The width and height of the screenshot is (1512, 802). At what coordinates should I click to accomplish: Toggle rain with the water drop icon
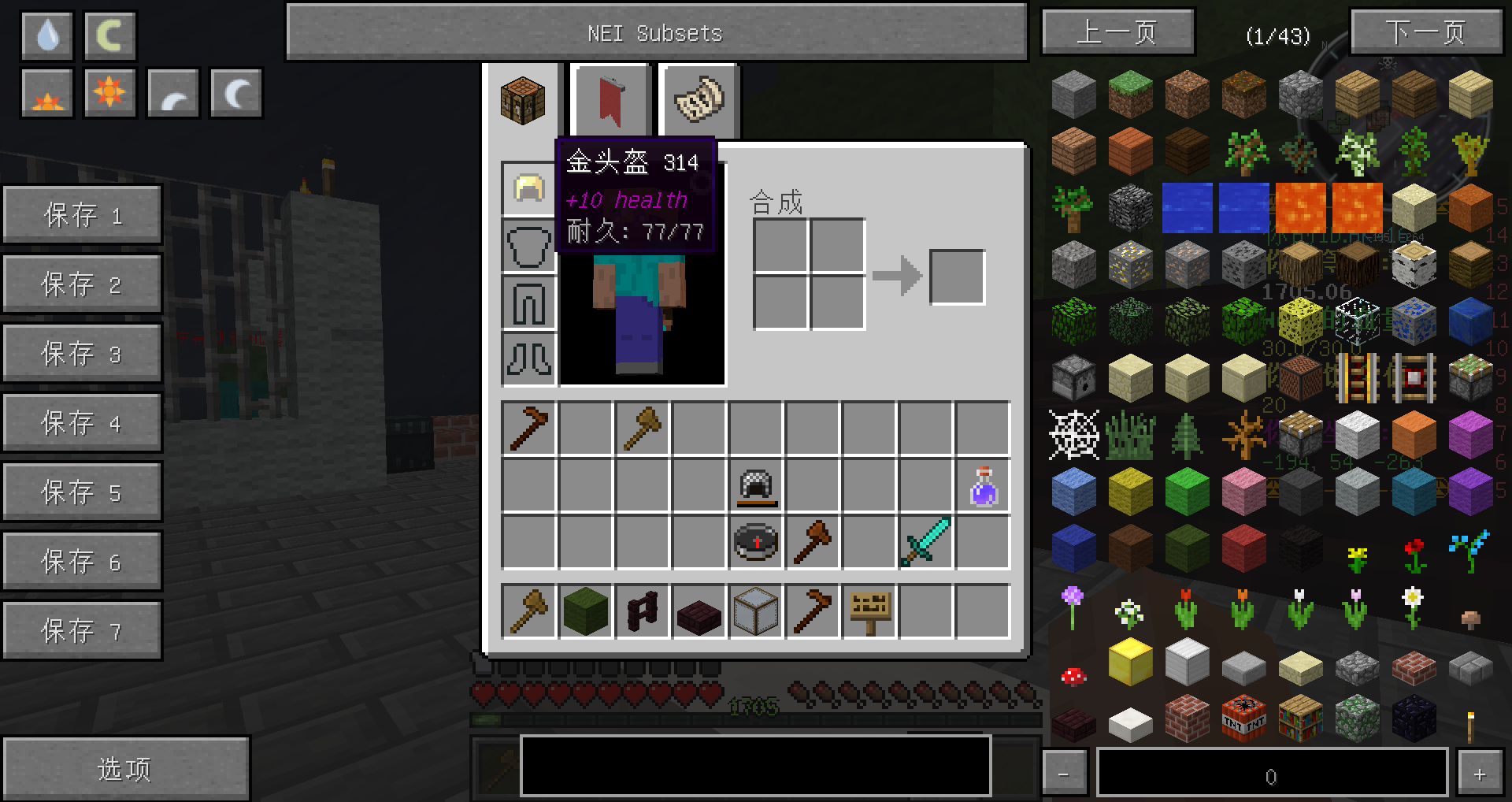pyautogui.click(x=48, y=36)
